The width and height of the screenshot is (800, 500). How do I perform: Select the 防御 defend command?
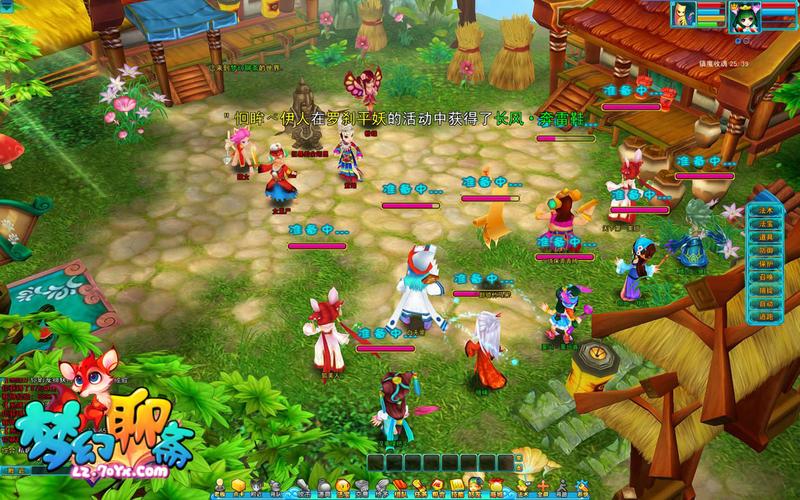765,250
